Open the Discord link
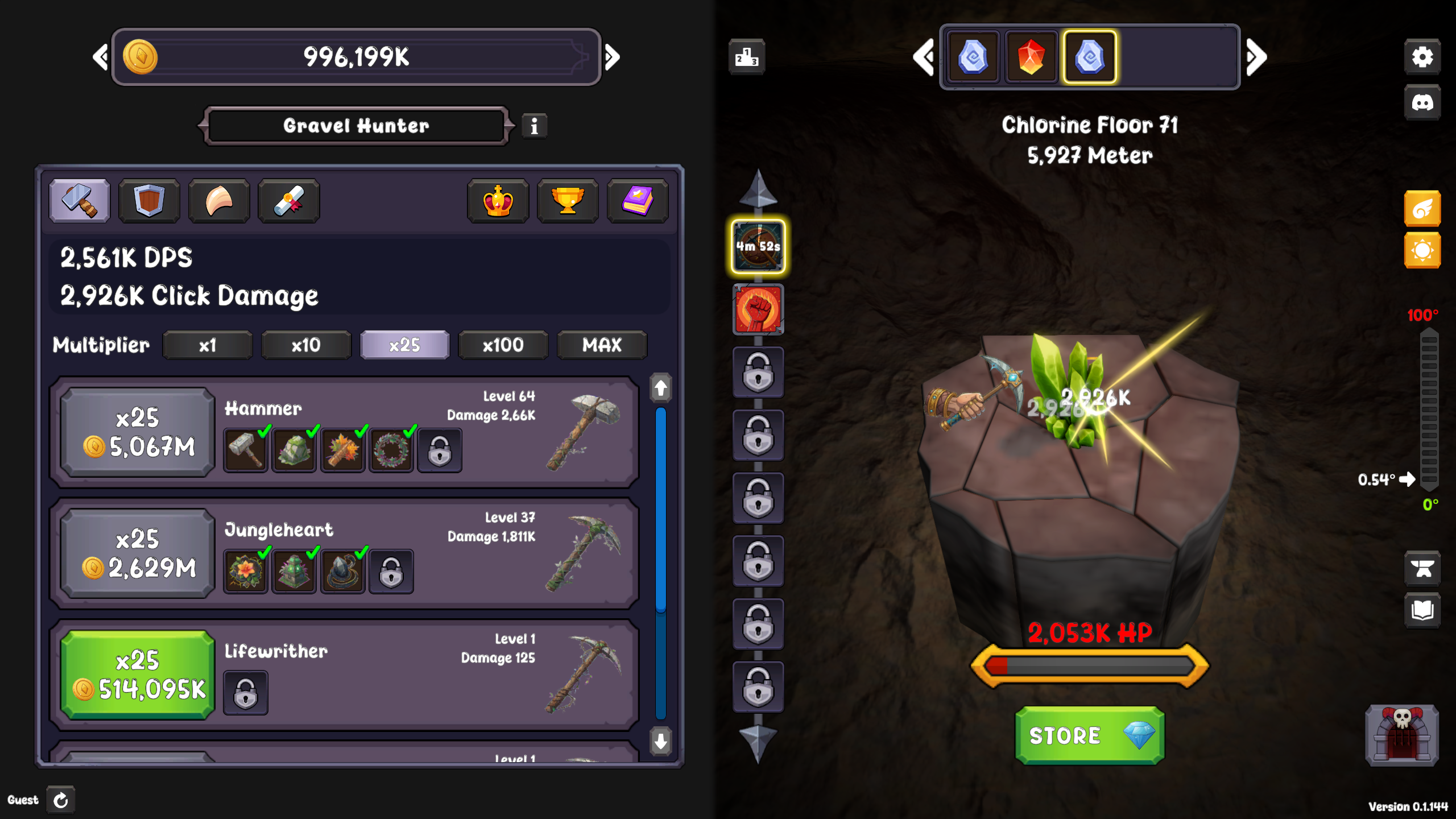 1422,103
